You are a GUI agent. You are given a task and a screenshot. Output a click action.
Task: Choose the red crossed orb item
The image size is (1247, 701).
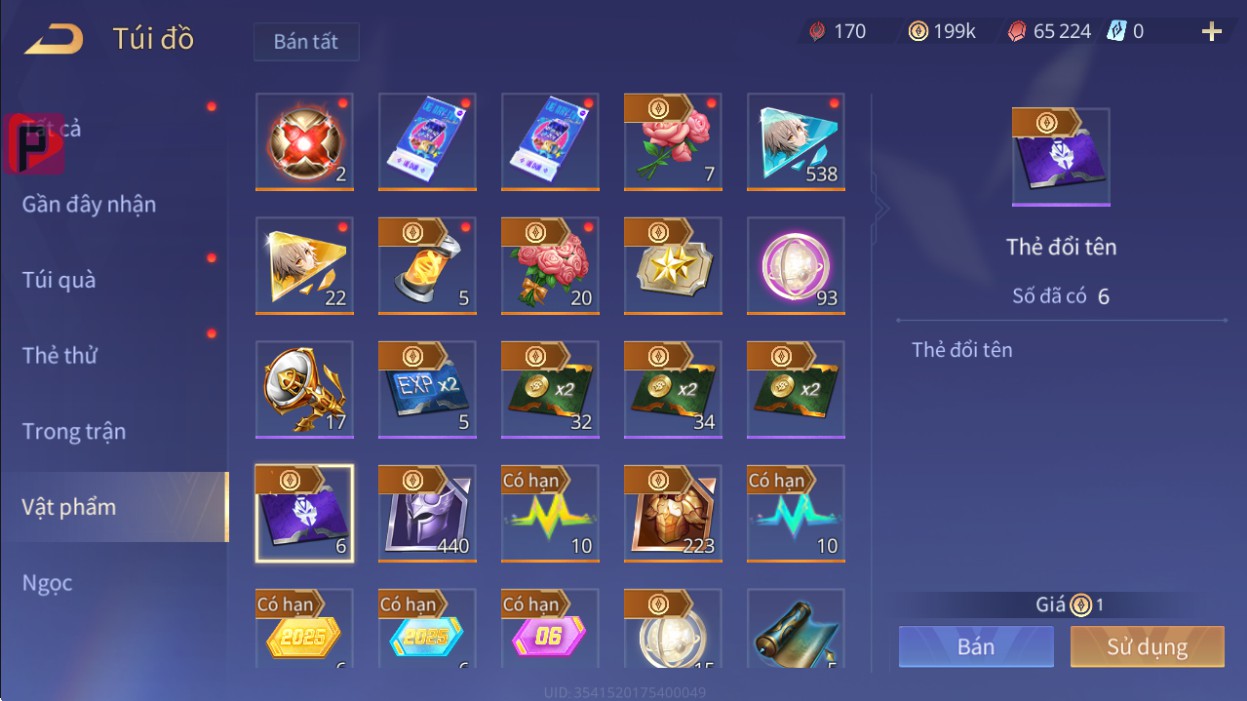[x=304, y=141]
